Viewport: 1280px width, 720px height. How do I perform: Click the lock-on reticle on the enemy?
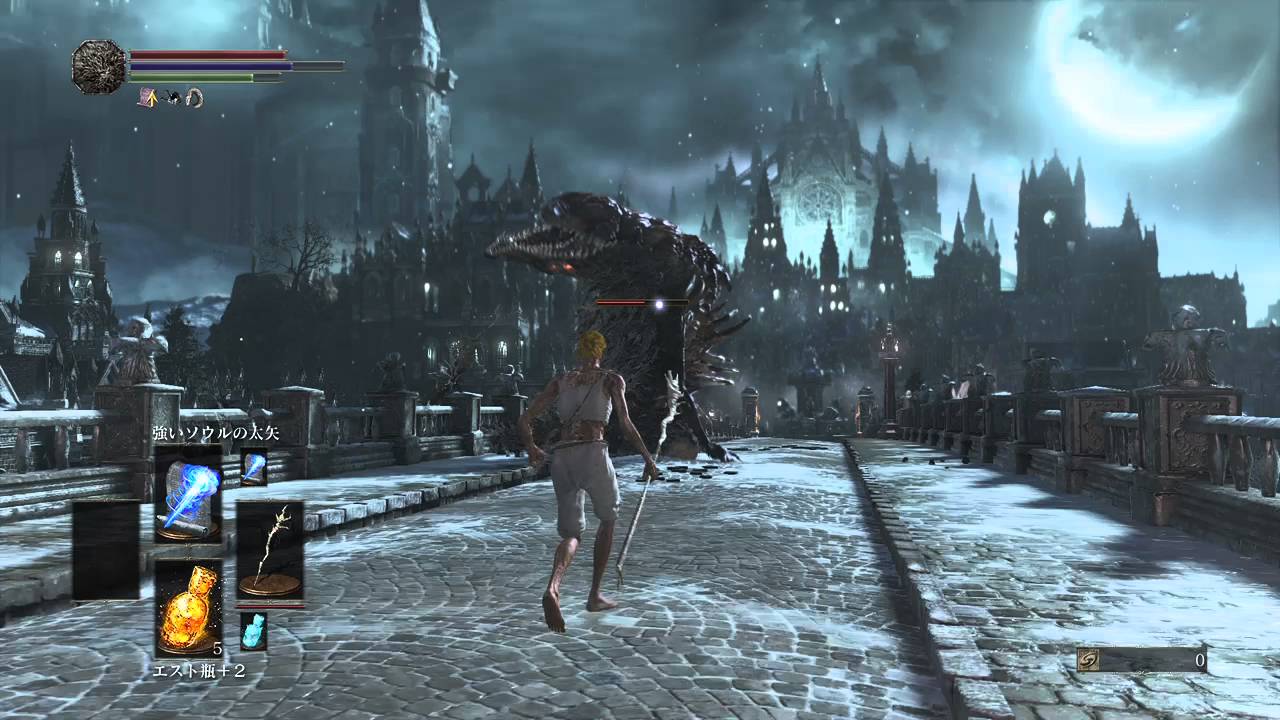point(657,305)
